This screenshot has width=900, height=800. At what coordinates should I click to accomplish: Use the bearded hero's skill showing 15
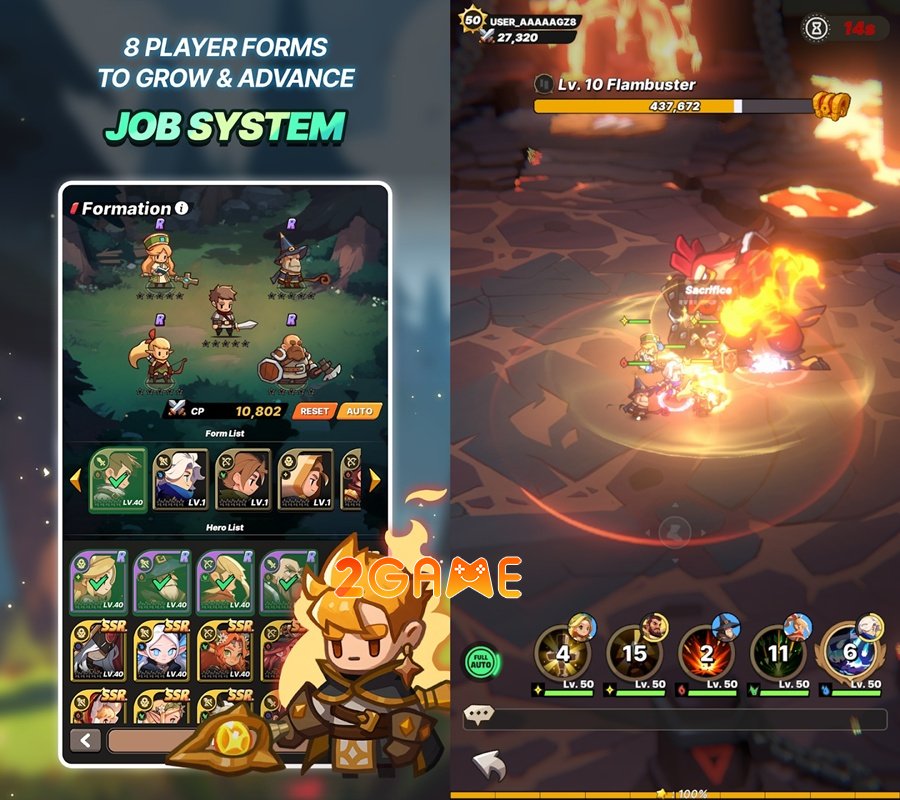[635, 653]
